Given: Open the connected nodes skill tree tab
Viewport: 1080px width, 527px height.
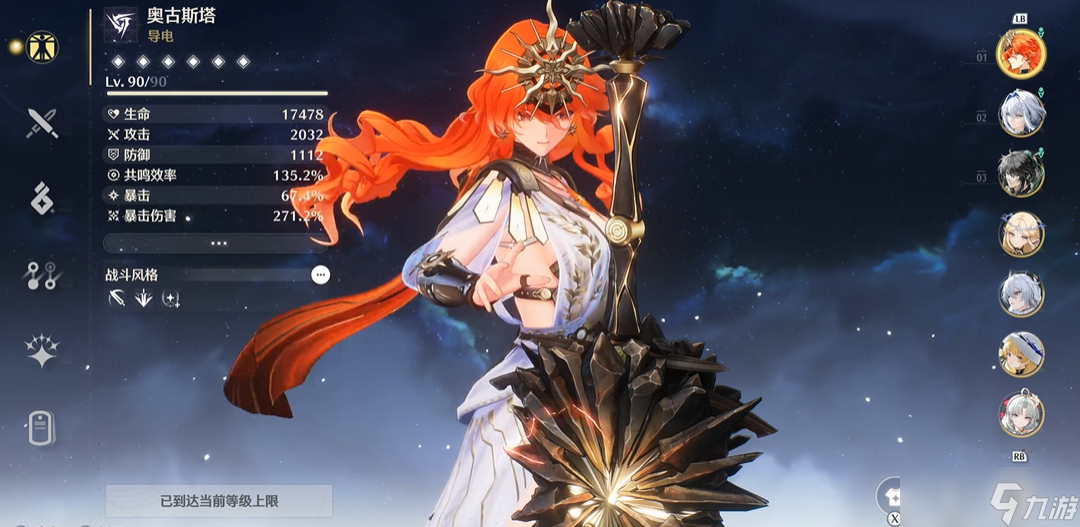Looking at the screenshot, I should (x=42, y=275).
